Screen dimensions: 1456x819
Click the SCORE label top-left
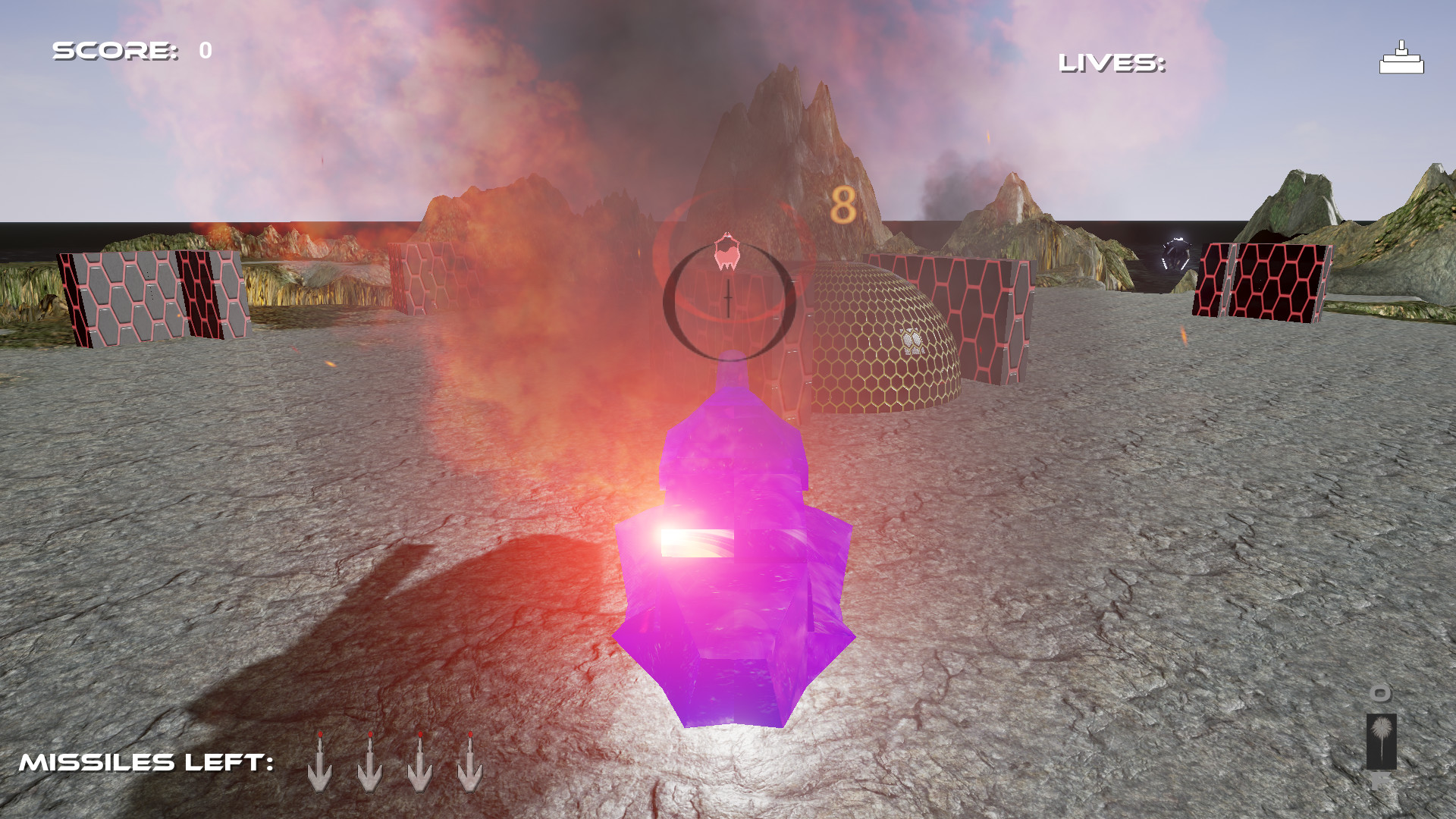[x=115, y=52]
